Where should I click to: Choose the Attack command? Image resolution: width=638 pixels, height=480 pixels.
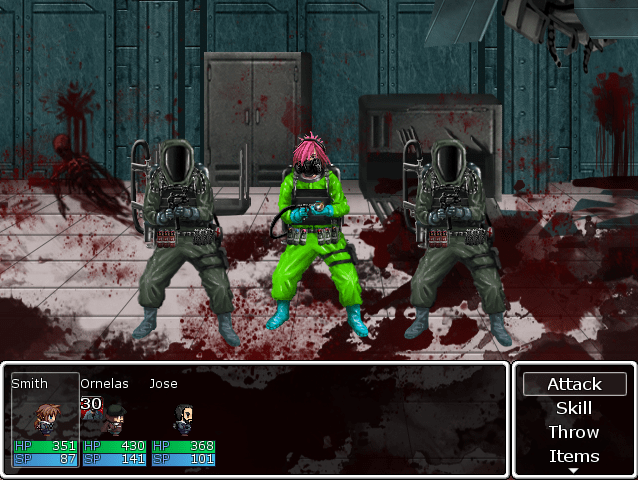tap(574, 384)
